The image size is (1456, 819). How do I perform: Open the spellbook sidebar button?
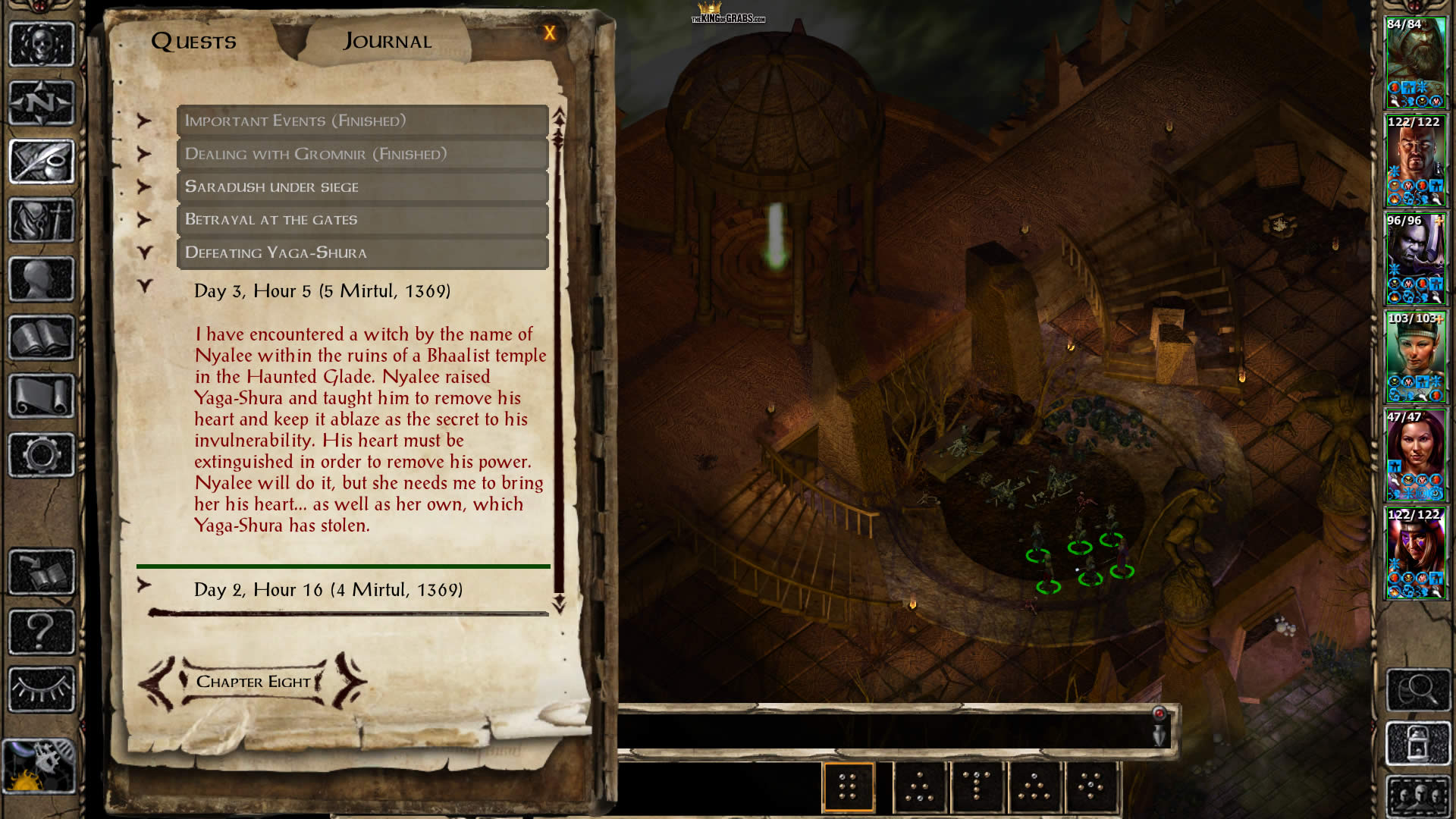[42, 337]
